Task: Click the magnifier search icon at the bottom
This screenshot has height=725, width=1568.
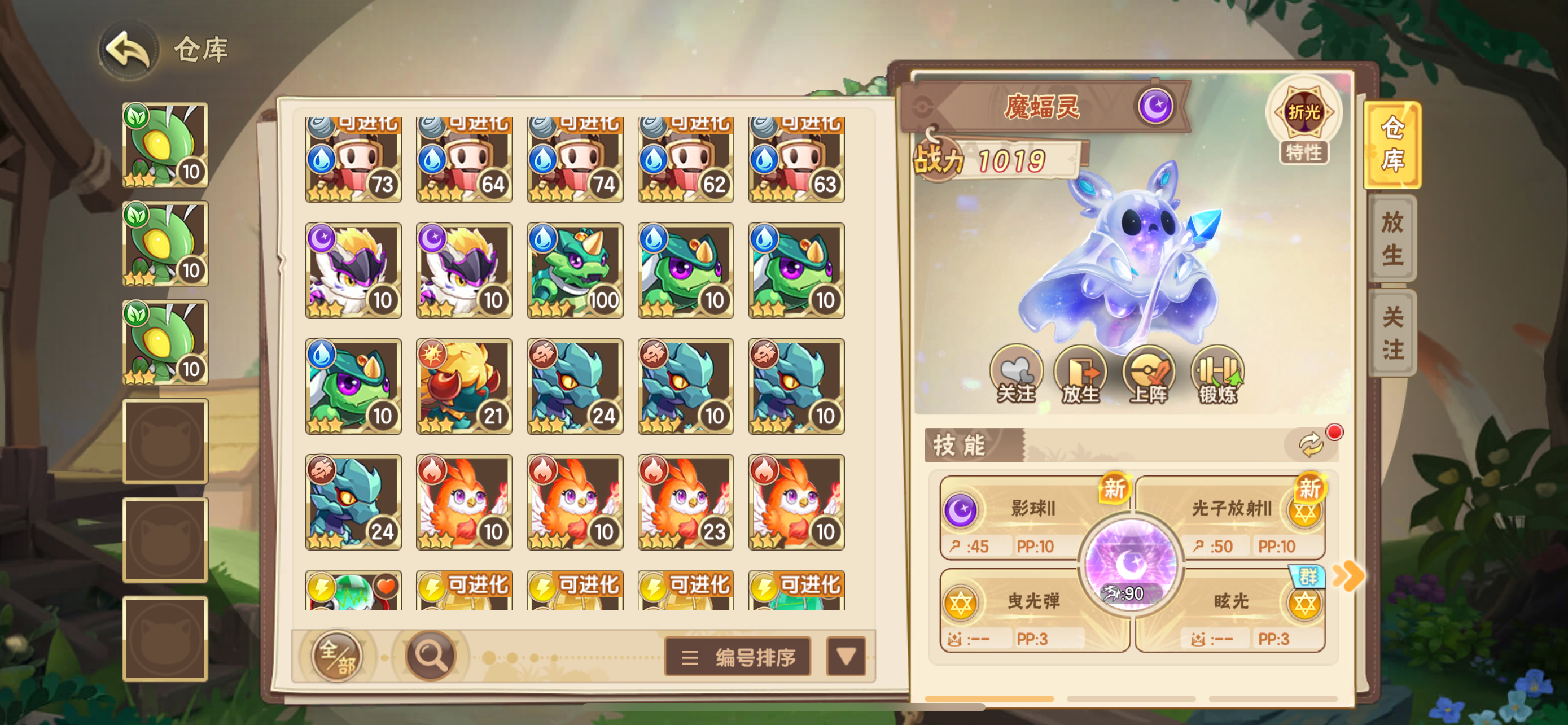Action: tap(430, 656)
